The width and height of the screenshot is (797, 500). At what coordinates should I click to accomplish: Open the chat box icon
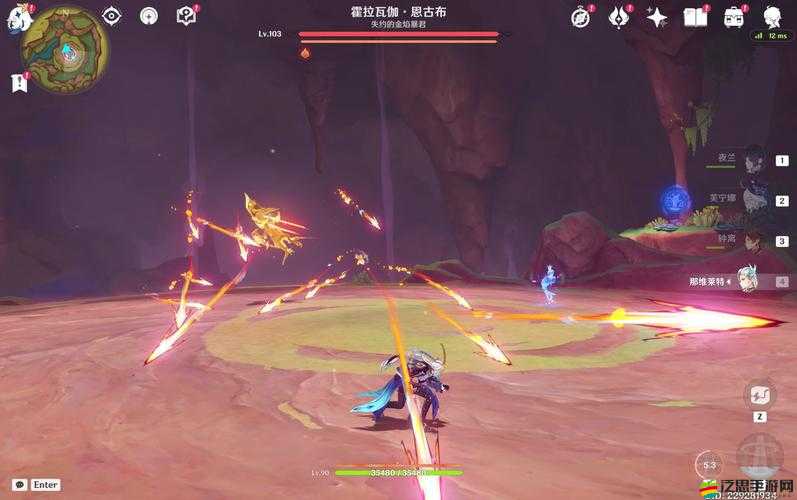pyautogui.click(x=20, y=484)
